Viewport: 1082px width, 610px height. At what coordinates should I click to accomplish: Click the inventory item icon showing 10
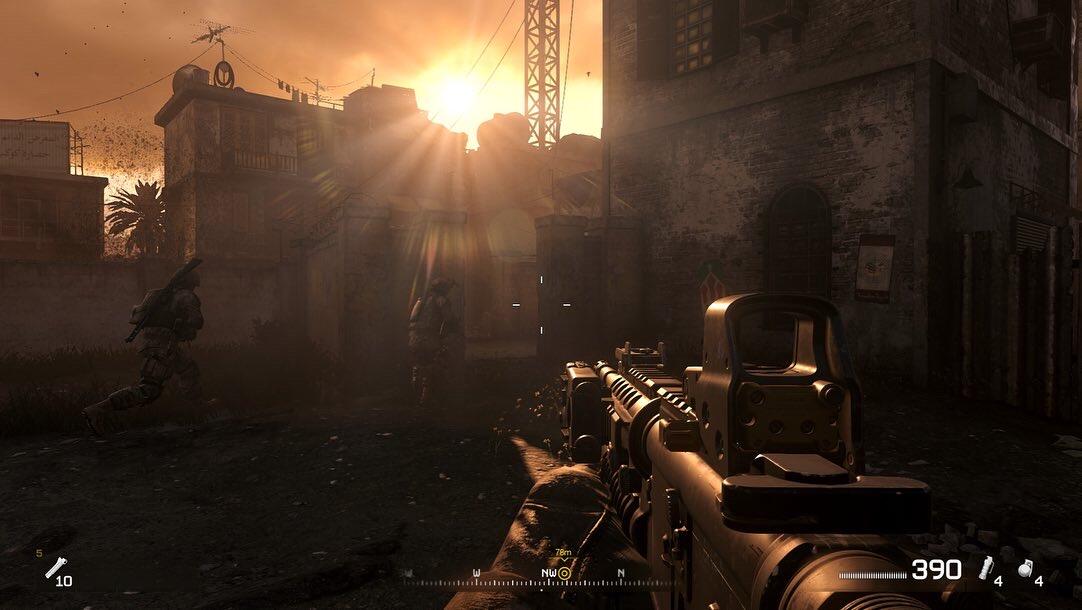(53, 569)
